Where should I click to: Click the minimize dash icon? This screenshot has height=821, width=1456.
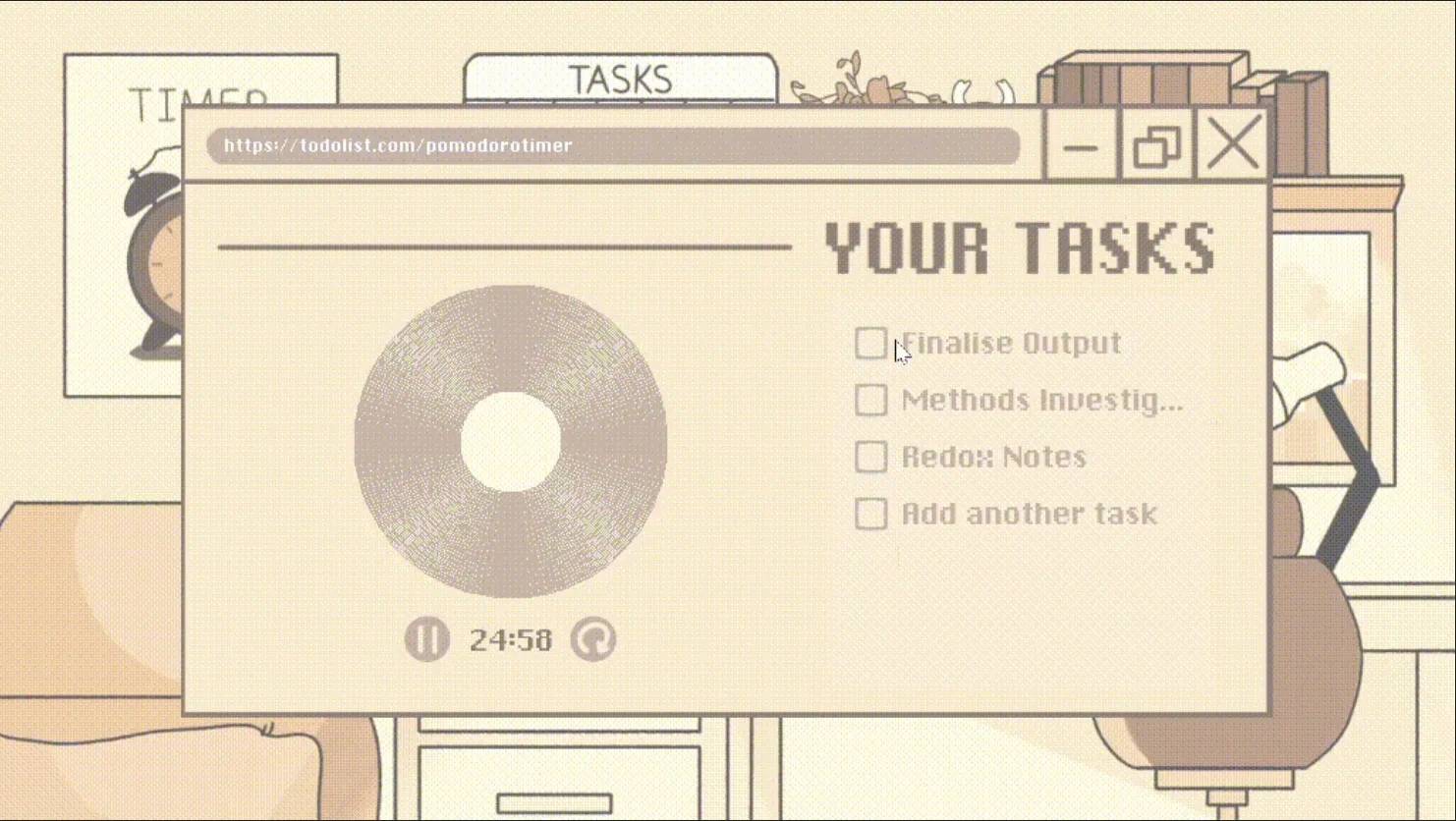[x=1081, y=149]
